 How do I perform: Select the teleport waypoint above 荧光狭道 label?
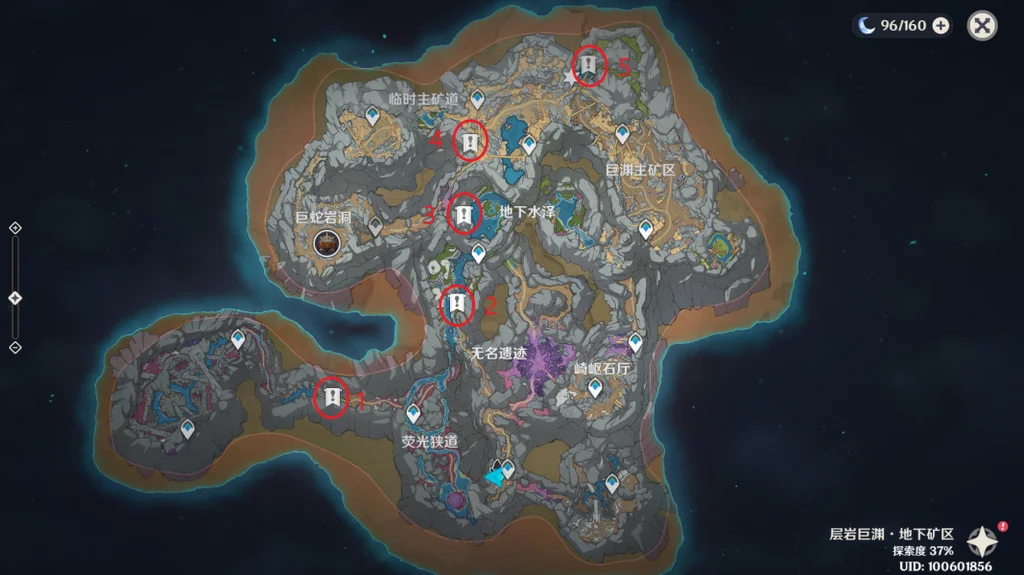[413, 413]
